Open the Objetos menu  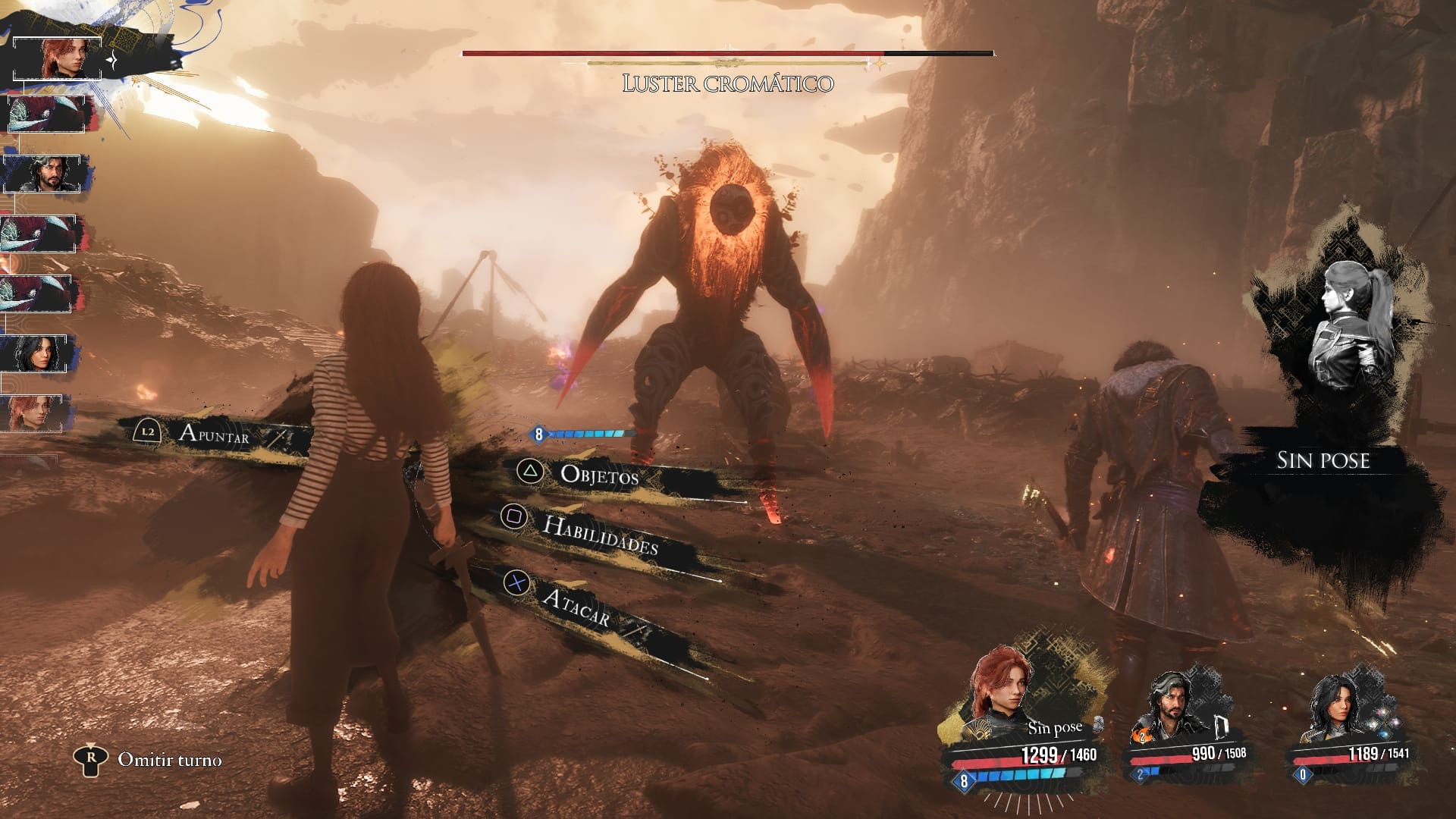(x=598, y=475)
